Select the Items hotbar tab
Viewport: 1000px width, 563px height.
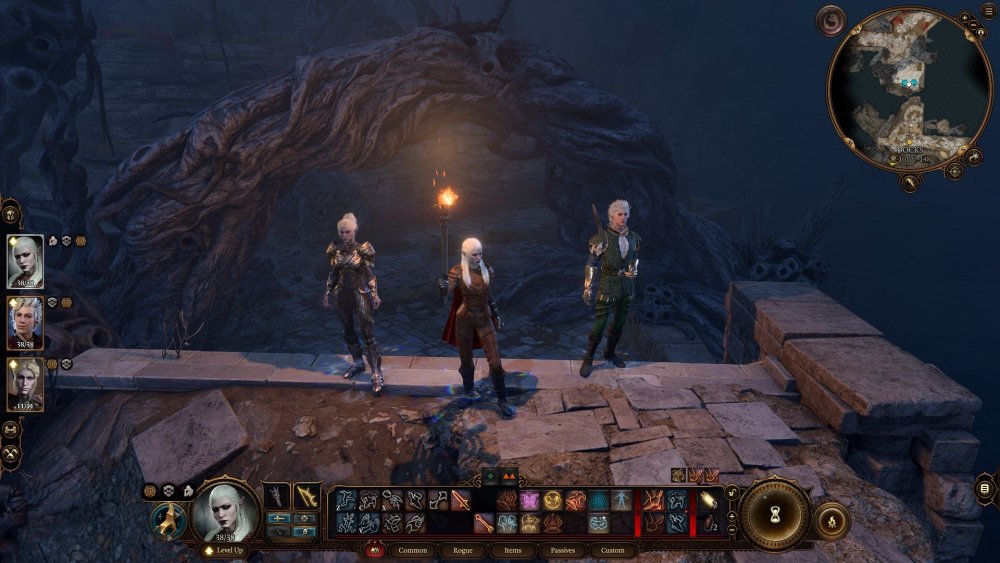point(513,550)
